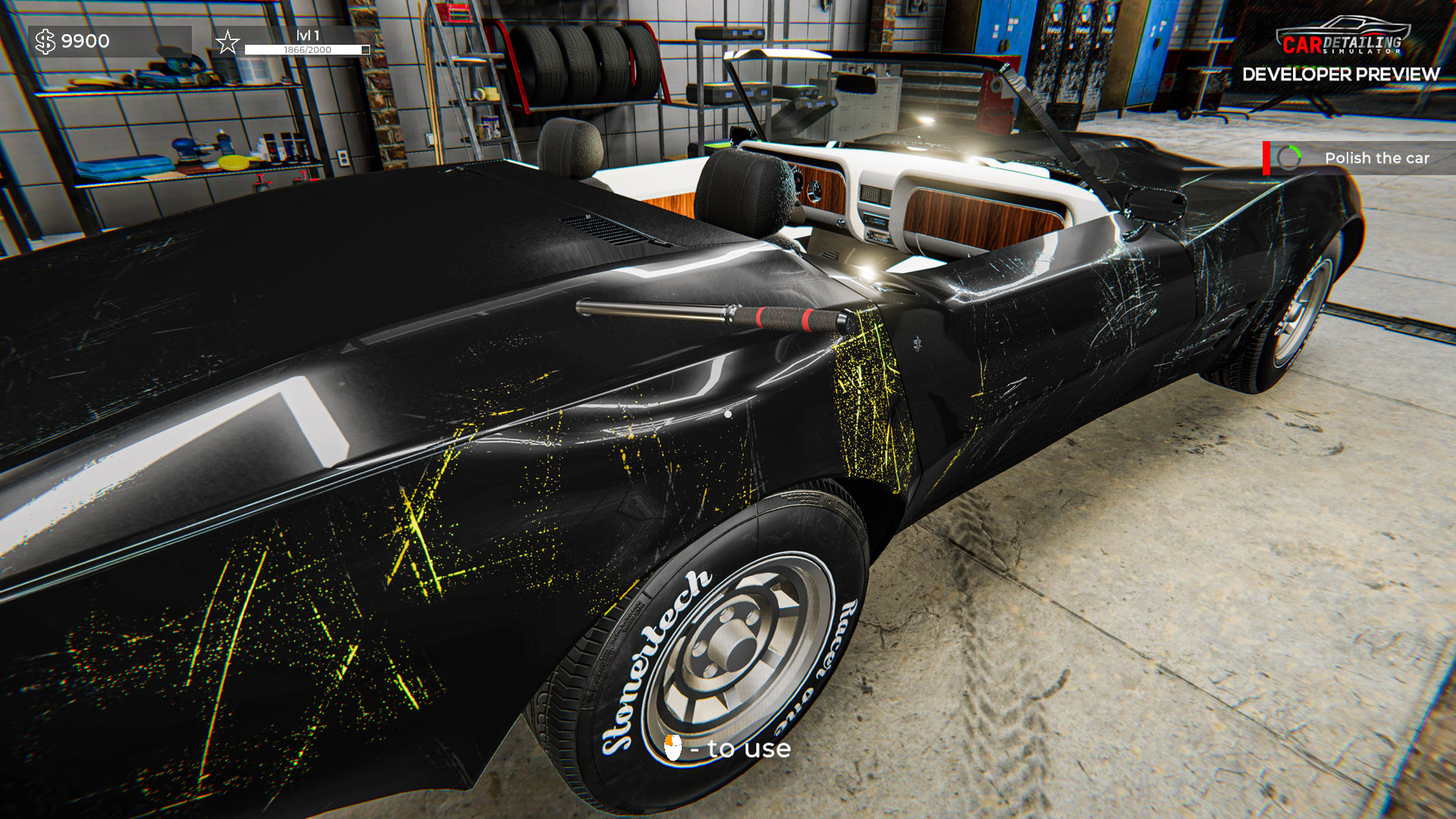Click the 1866/2000 experience bar
The width and height of the screenshot is (1456, 819).
click(306, 50)
